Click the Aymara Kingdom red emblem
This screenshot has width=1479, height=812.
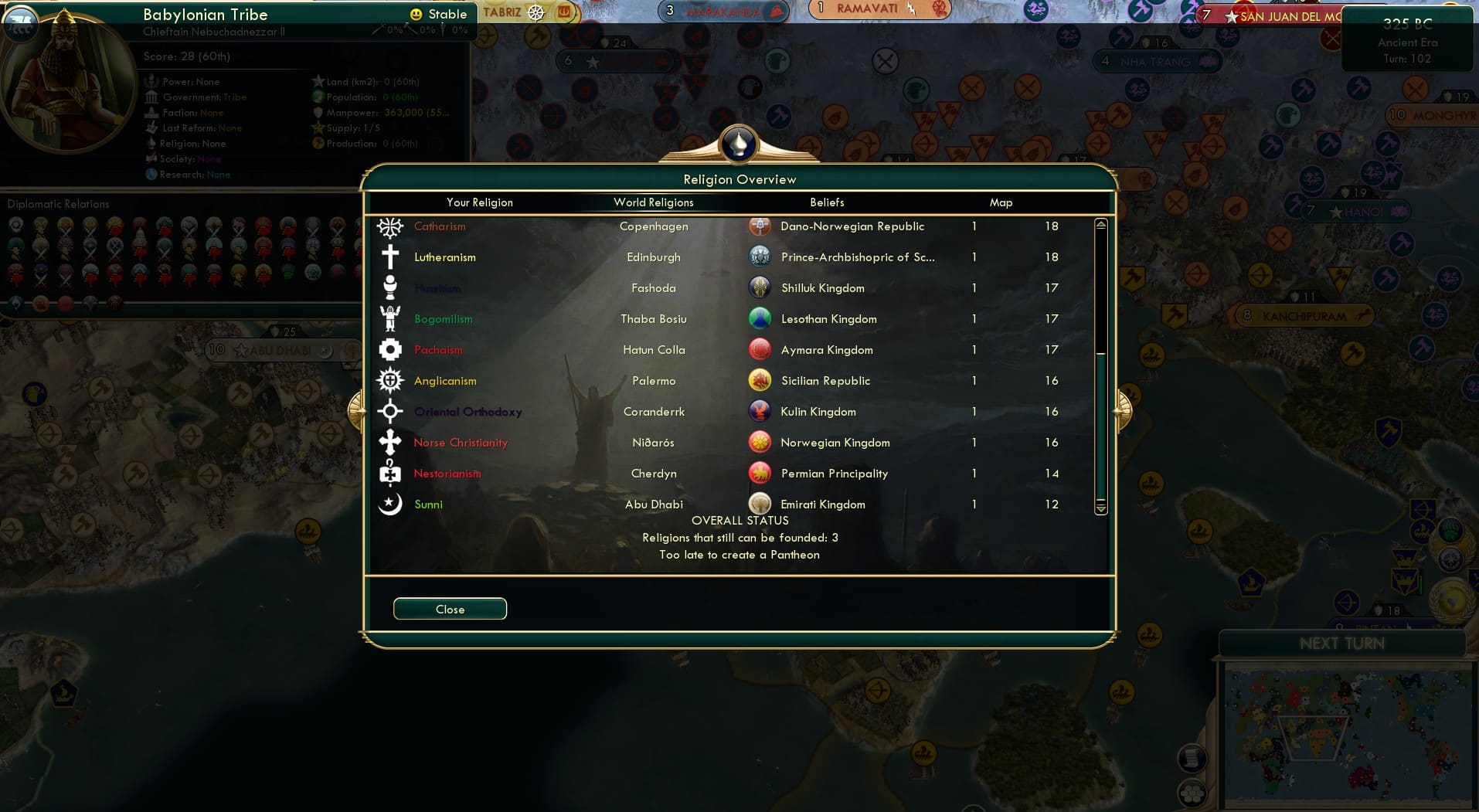760,349
